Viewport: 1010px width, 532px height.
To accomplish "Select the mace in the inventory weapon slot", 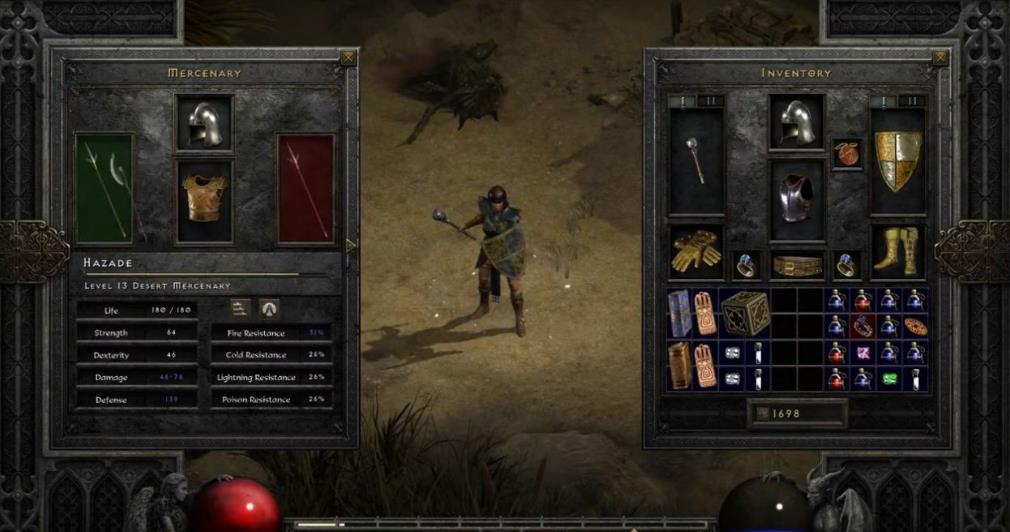I will coord(694,160).
